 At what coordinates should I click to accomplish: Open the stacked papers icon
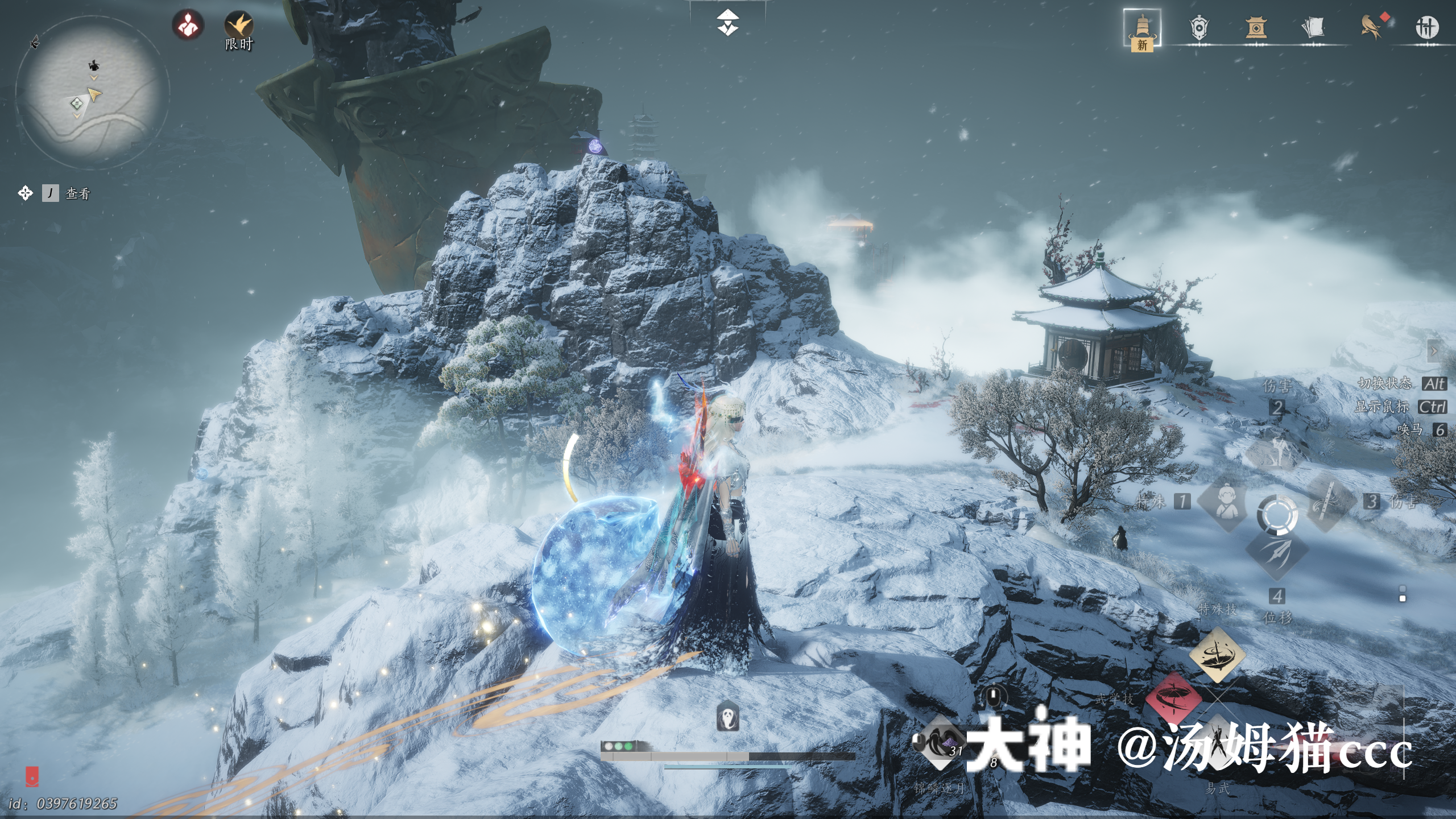click(1313, 27)
